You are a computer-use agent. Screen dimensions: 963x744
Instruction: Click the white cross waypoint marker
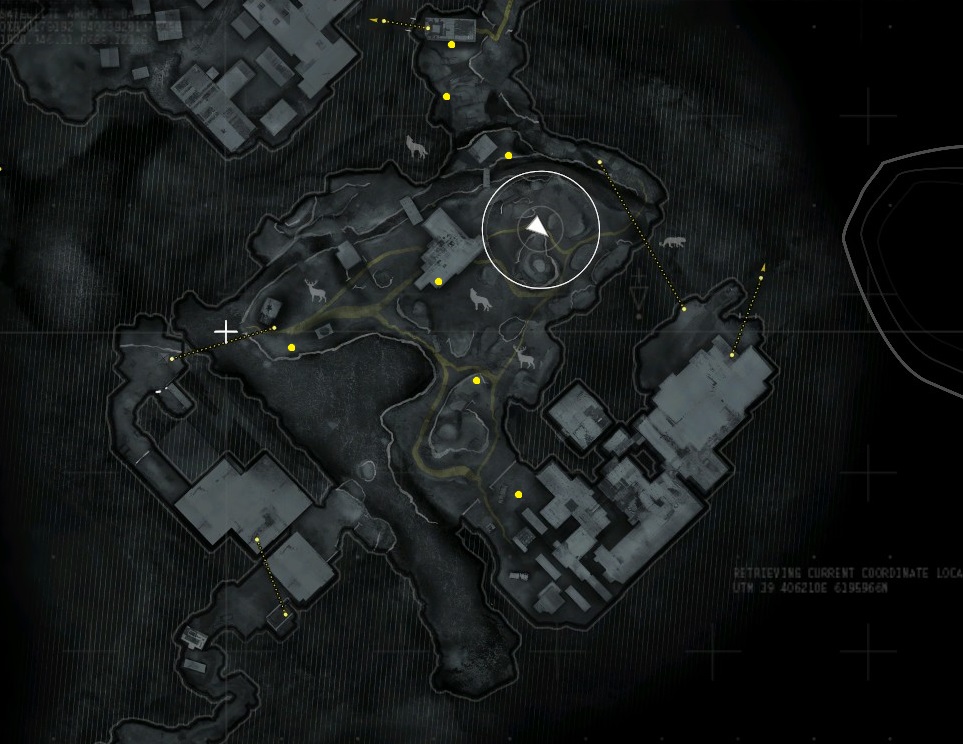click(x=227, y=331)
